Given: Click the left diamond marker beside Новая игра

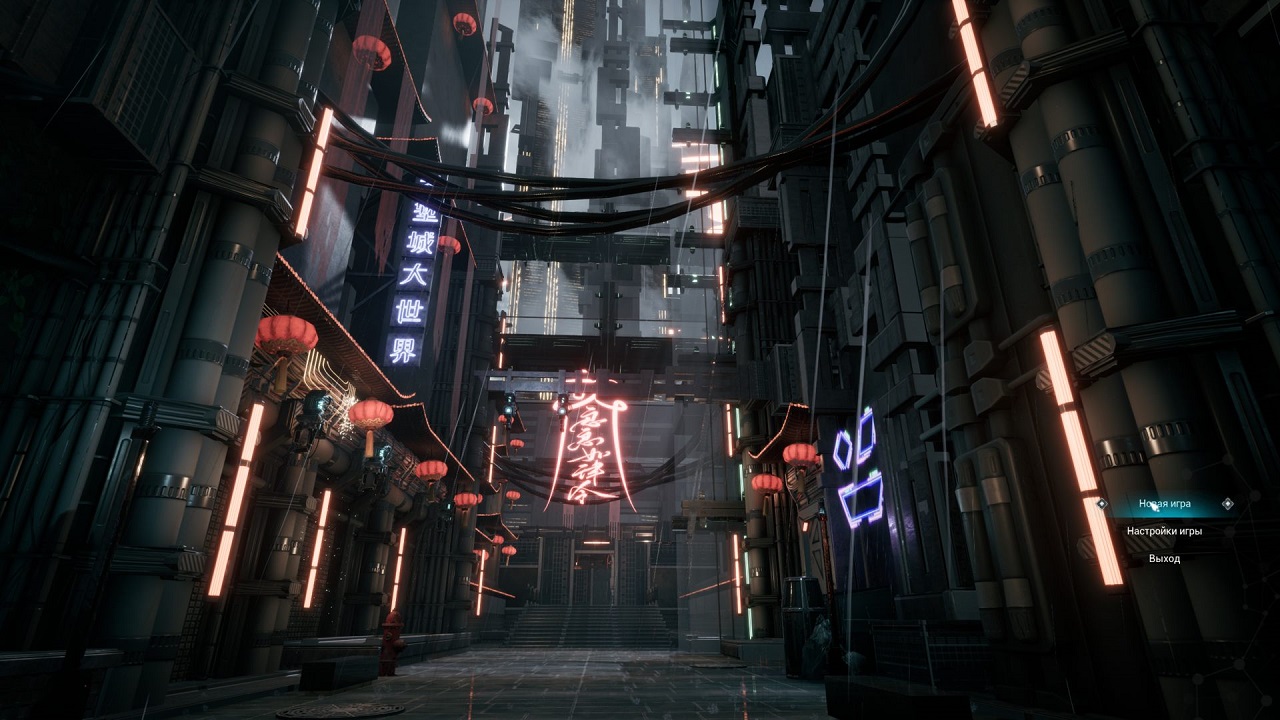Looking at the screenshot, I should pyautogui.click(x=1102, y=503).
